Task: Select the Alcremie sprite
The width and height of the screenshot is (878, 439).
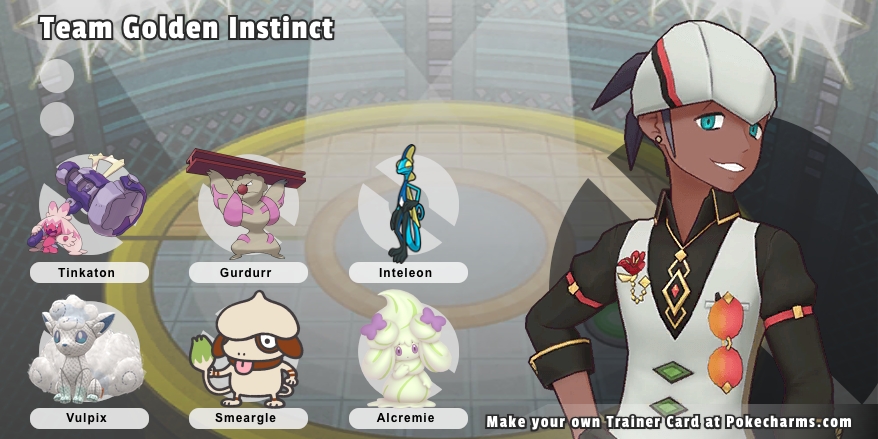Action: coord(407,350)
